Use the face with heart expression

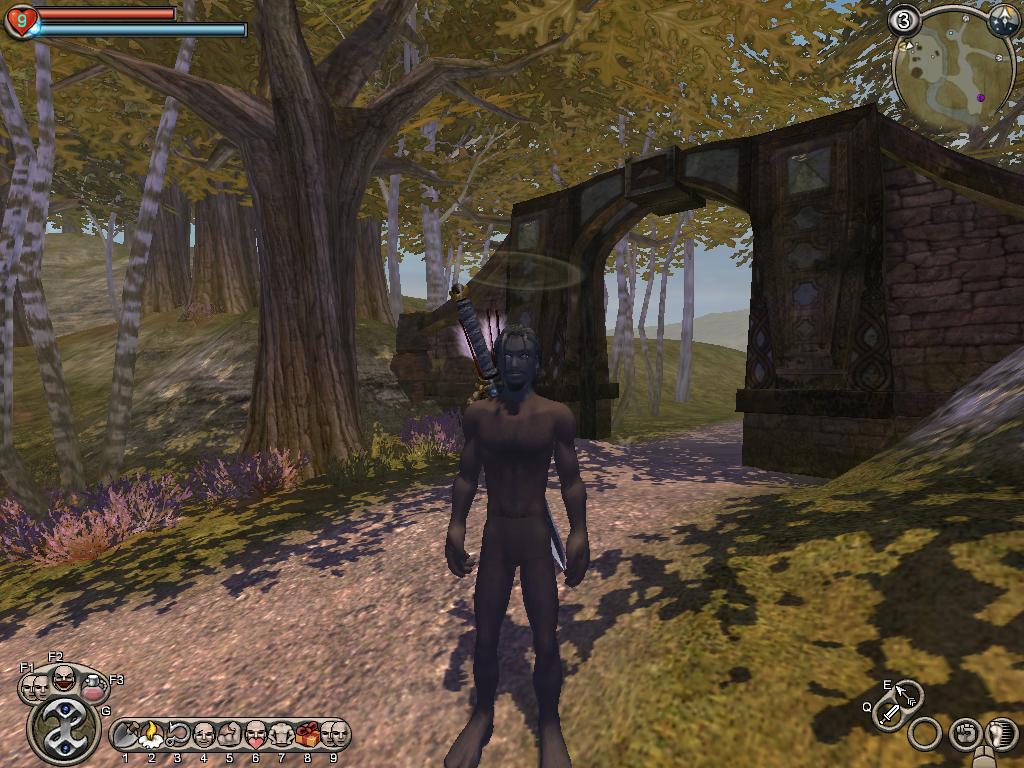tap(256, 736)
